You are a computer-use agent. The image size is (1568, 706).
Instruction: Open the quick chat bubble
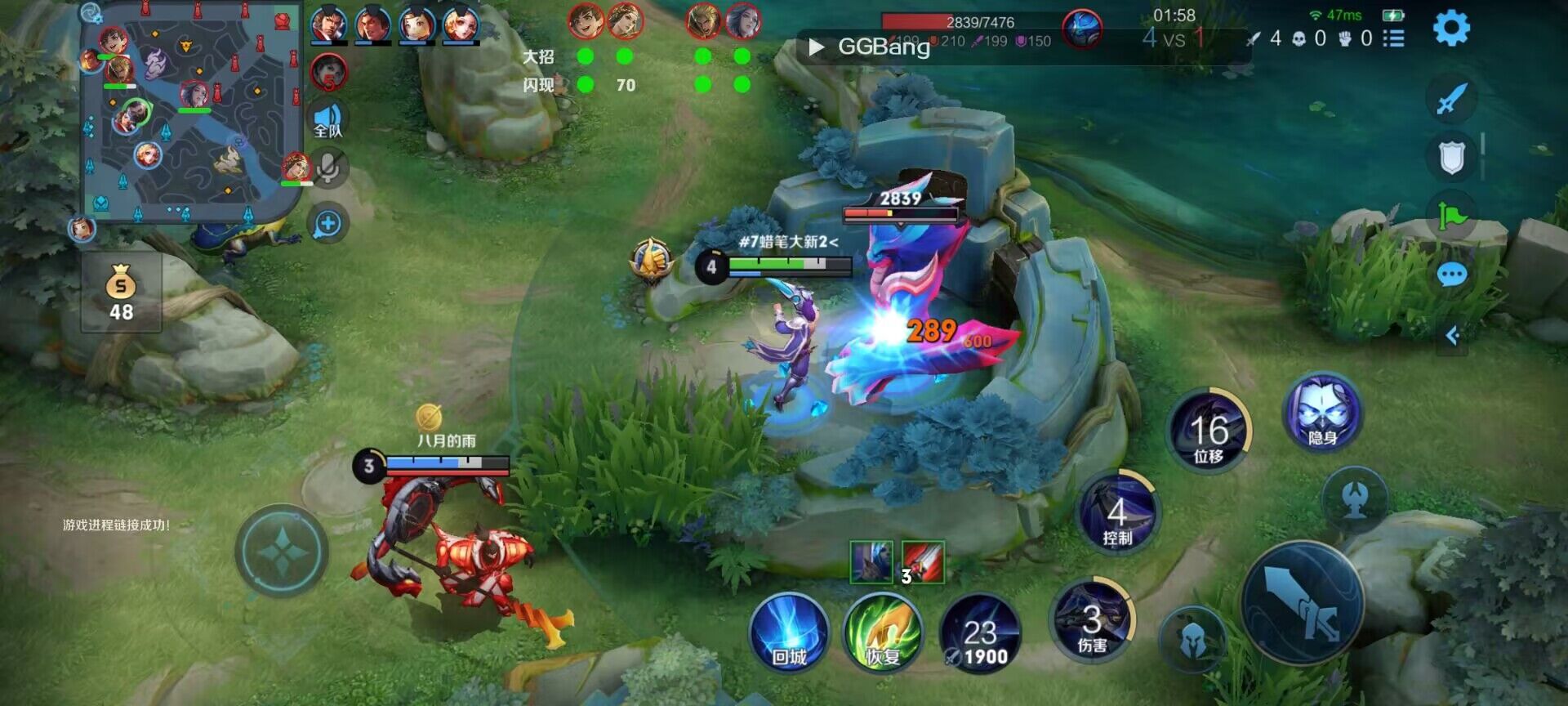pos(1451,275)
